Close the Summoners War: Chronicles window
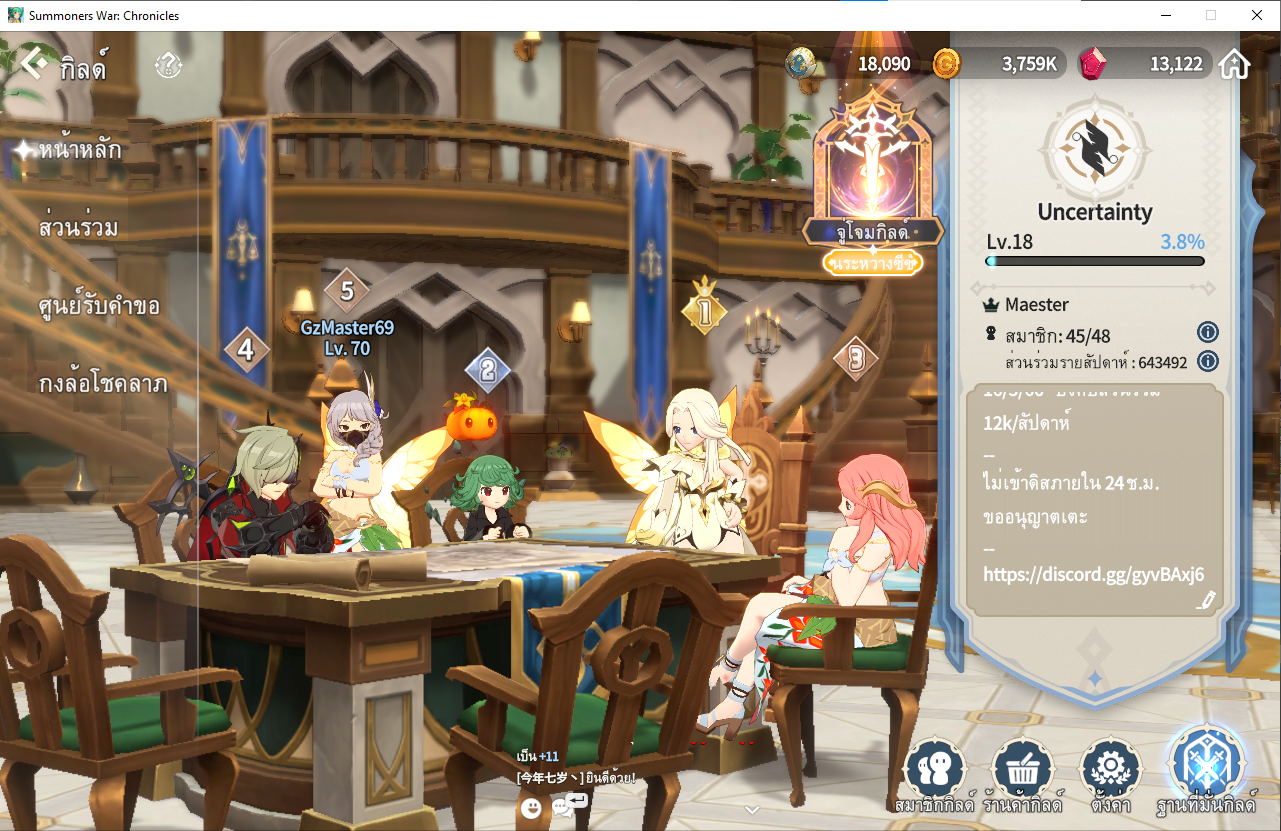Screen dimensions: 1281x831 [x=1256, y=15]
